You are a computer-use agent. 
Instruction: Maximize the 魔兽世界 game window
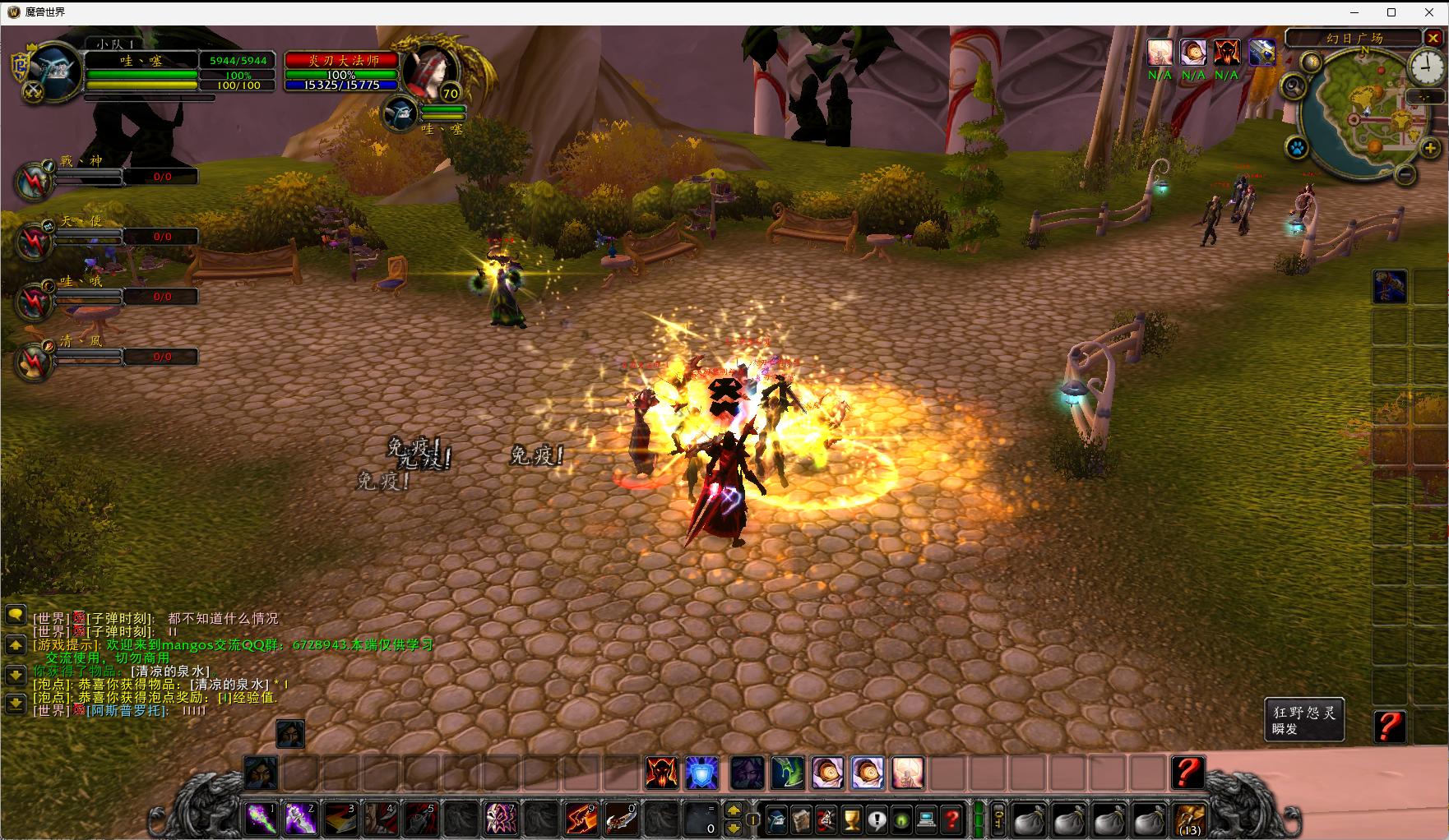point(1391,12)
